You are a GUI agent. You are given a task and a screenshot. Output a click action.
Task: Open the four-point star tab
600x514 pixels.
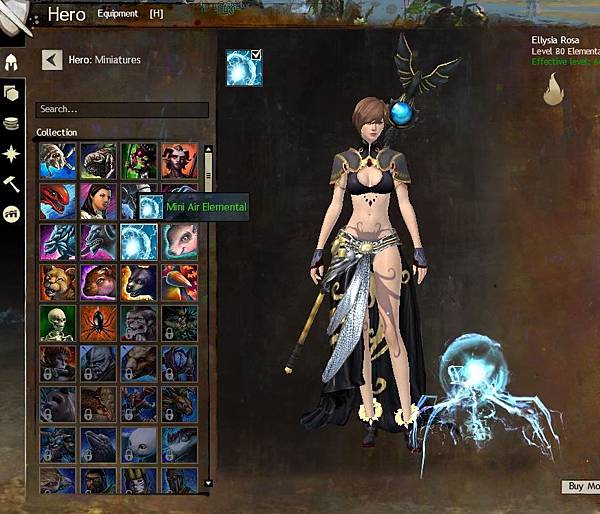coord(13,153)
